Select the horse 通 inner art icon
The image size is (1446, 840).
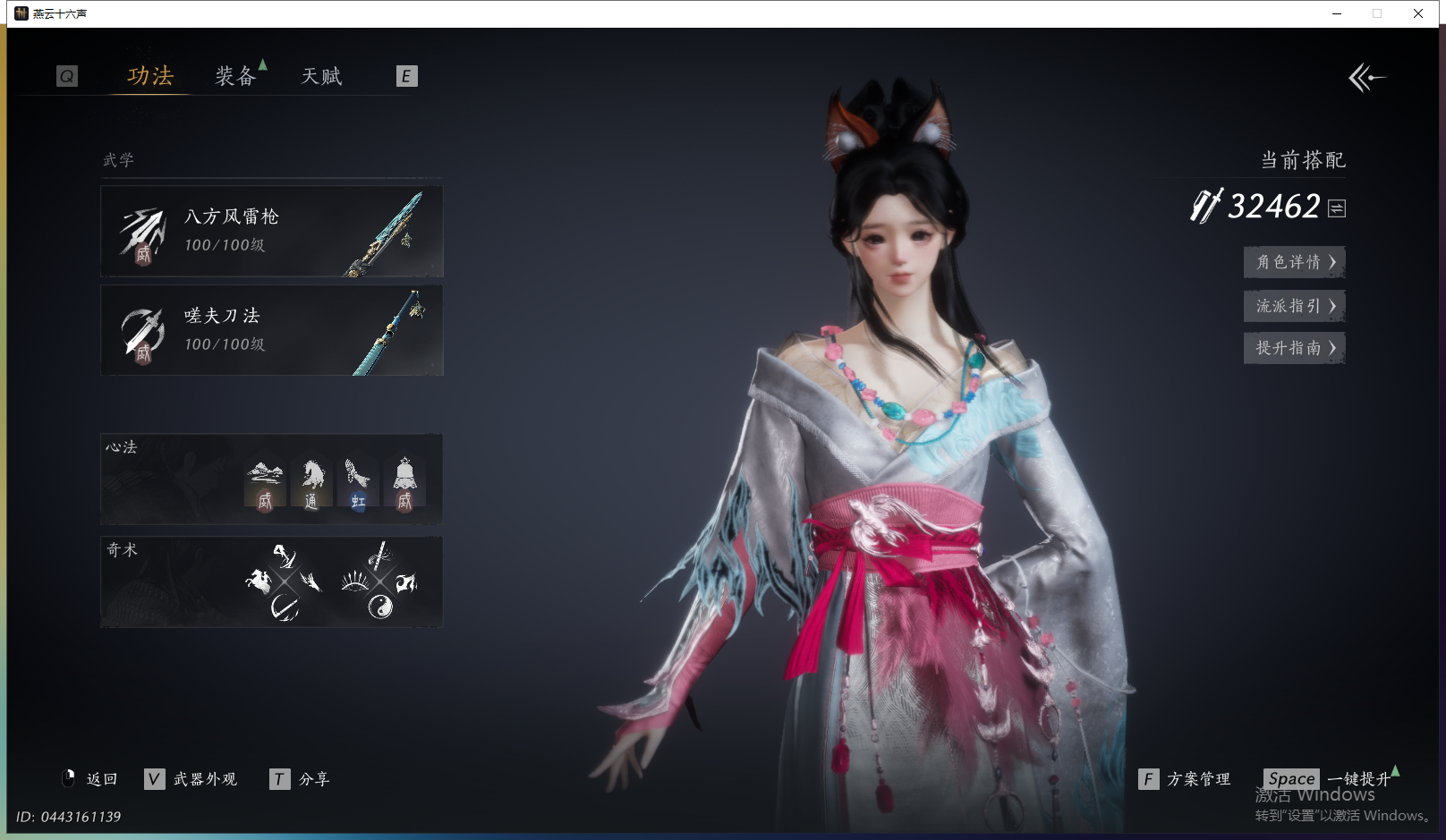(x=311, y=483)
